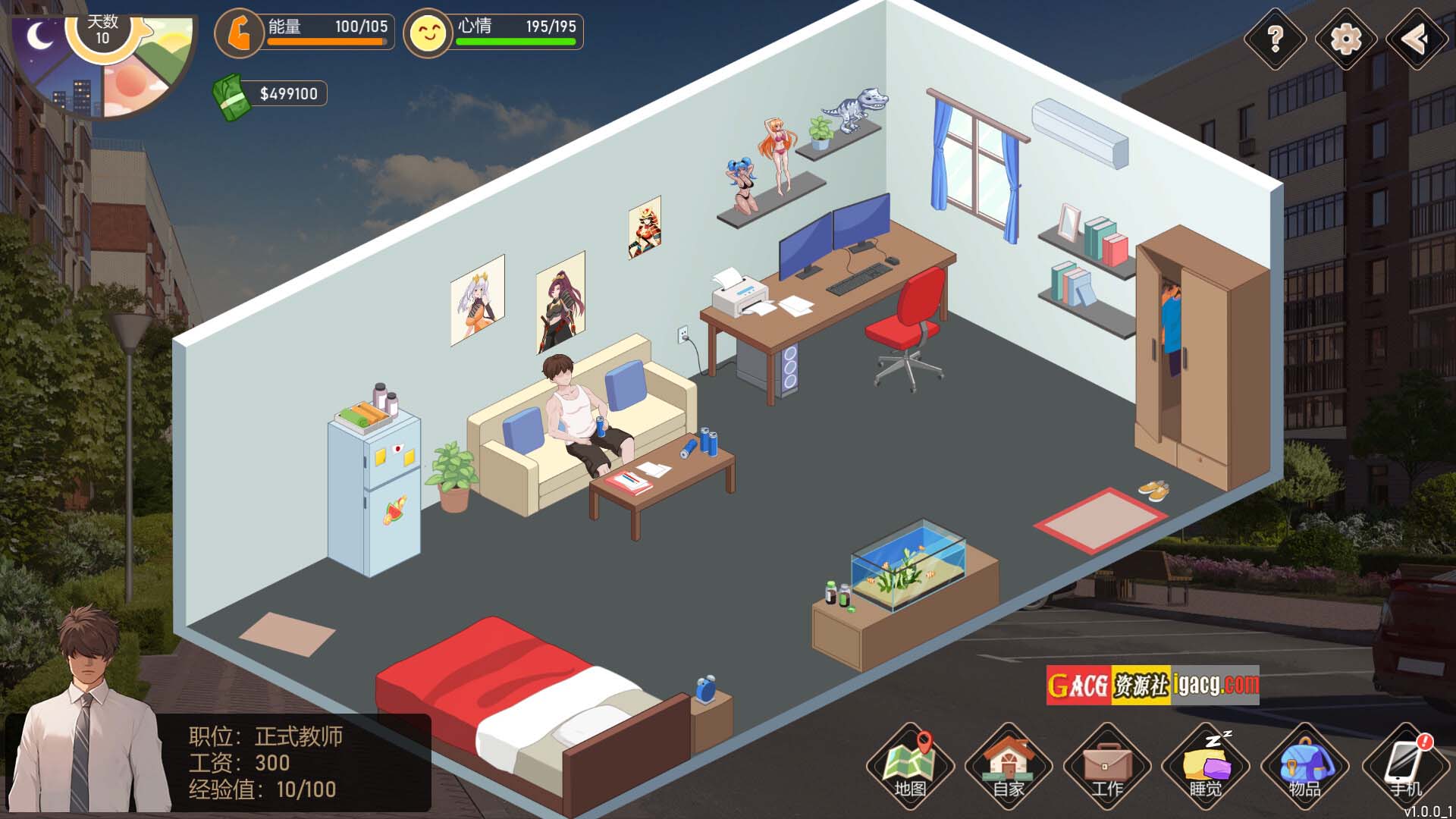
Task: Click the back arrow button
Action: point(1415,39)
